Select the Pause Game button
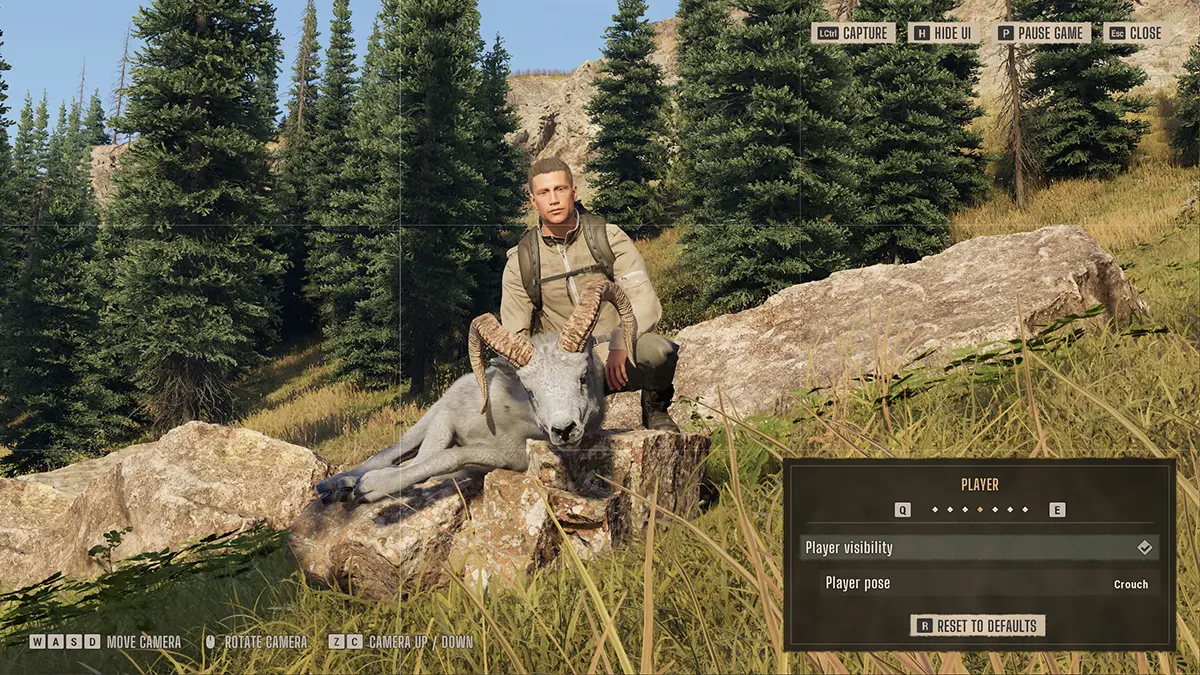 pos(1041,33)
